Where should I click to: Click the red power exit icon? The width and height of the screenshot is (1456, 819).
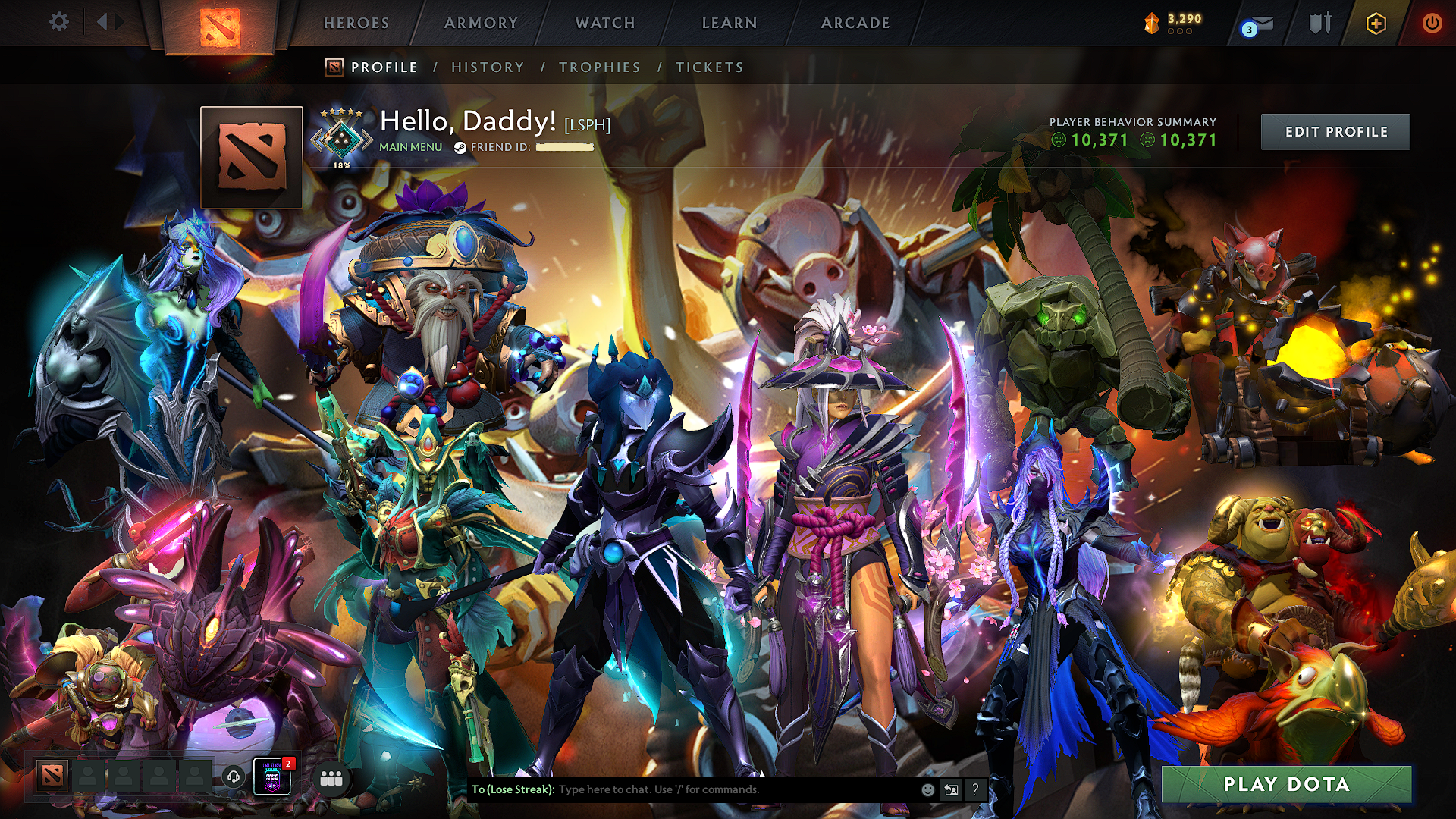point(1433,23)
